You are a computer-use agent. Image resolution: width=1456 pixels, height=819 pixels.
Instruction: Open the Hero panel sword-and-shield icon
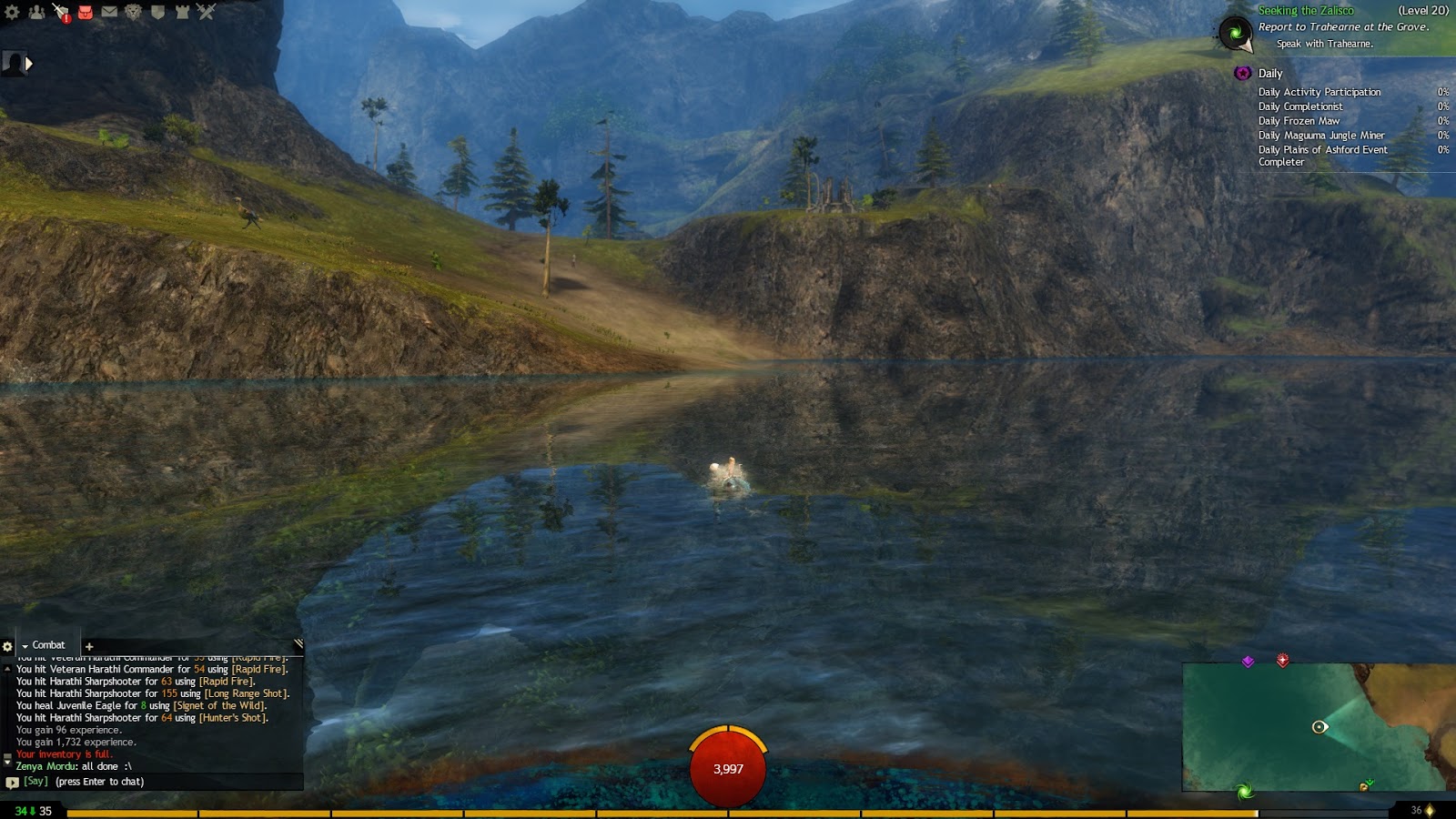tap(61, 12)
